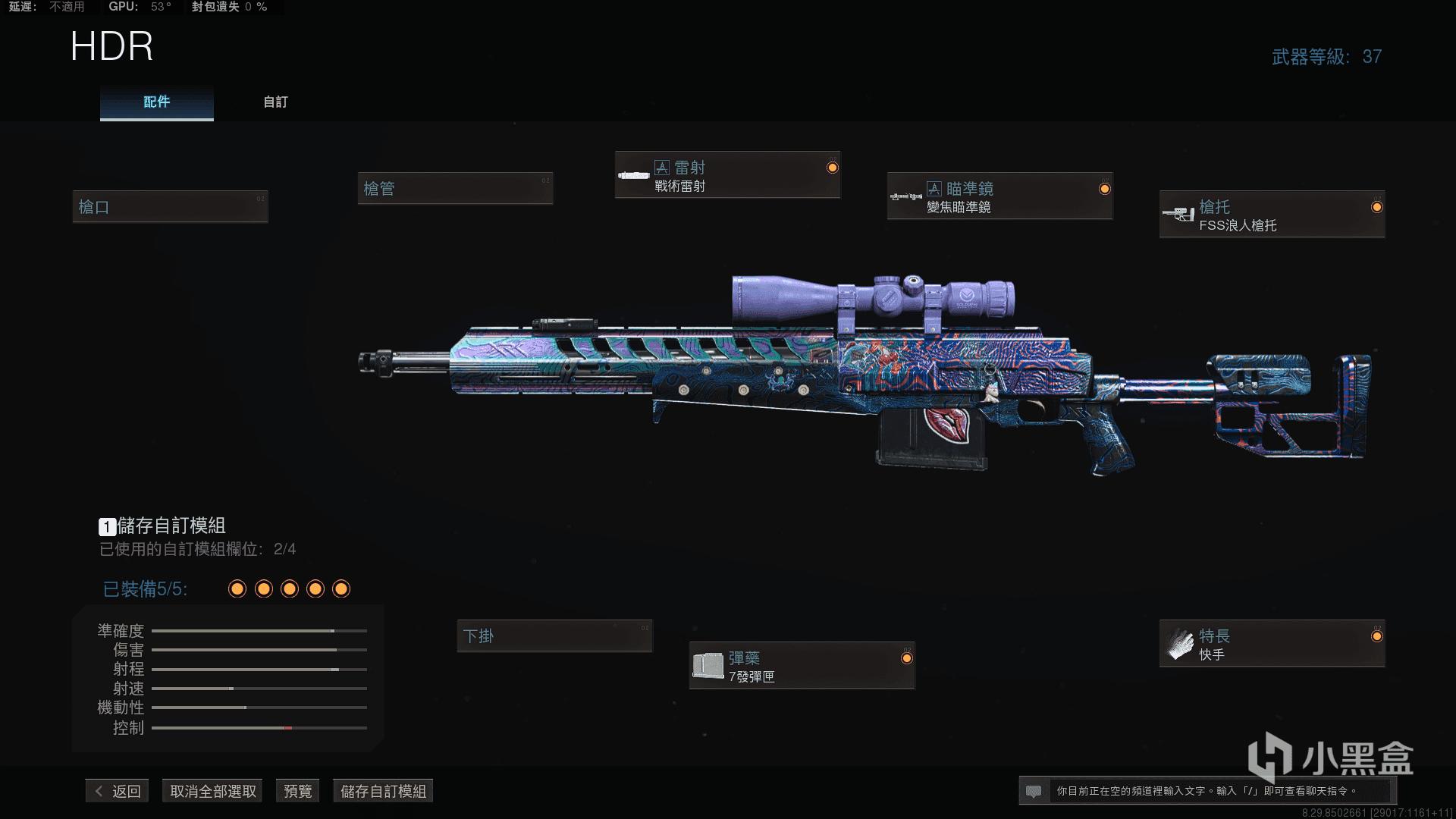Open the 下掛 underbarrel slot
Screen dimensions: 1456x819
(554, 636)
